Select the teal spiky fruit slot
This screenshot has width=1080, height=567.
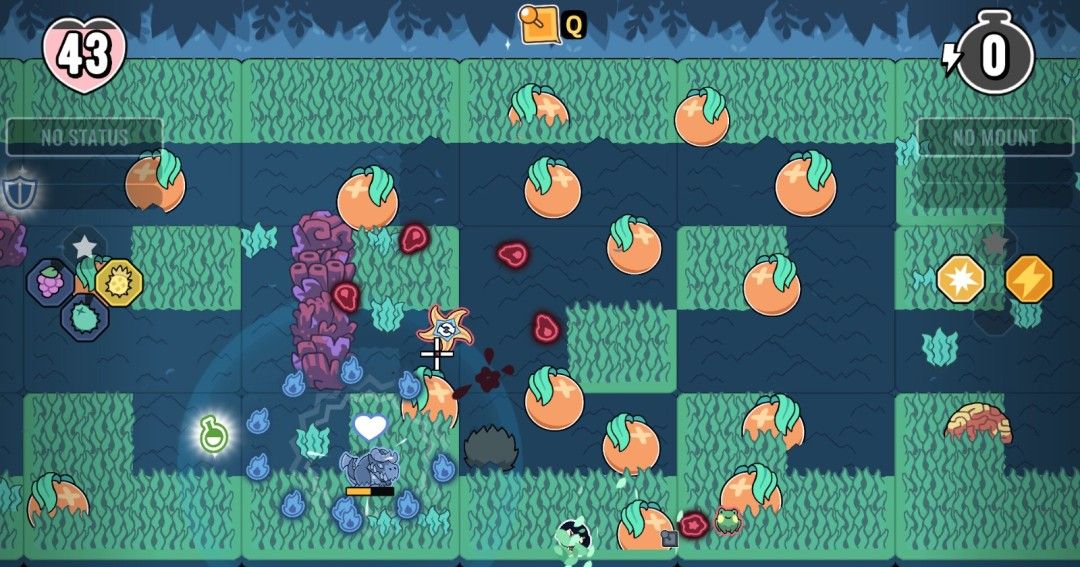(x=85, y=319)
